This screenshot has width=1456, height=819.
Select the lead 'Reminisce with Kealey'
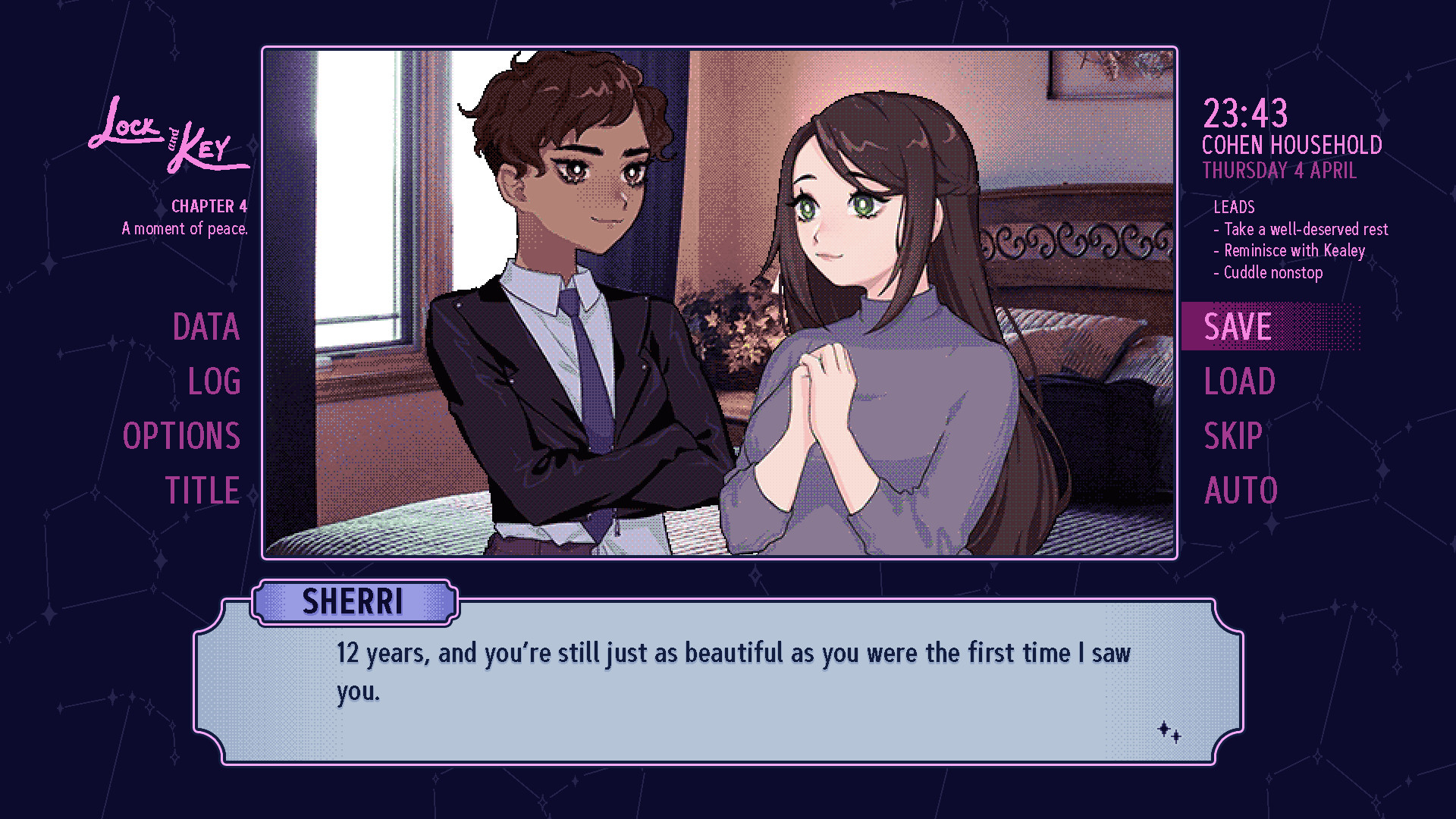click(1291, 250)
